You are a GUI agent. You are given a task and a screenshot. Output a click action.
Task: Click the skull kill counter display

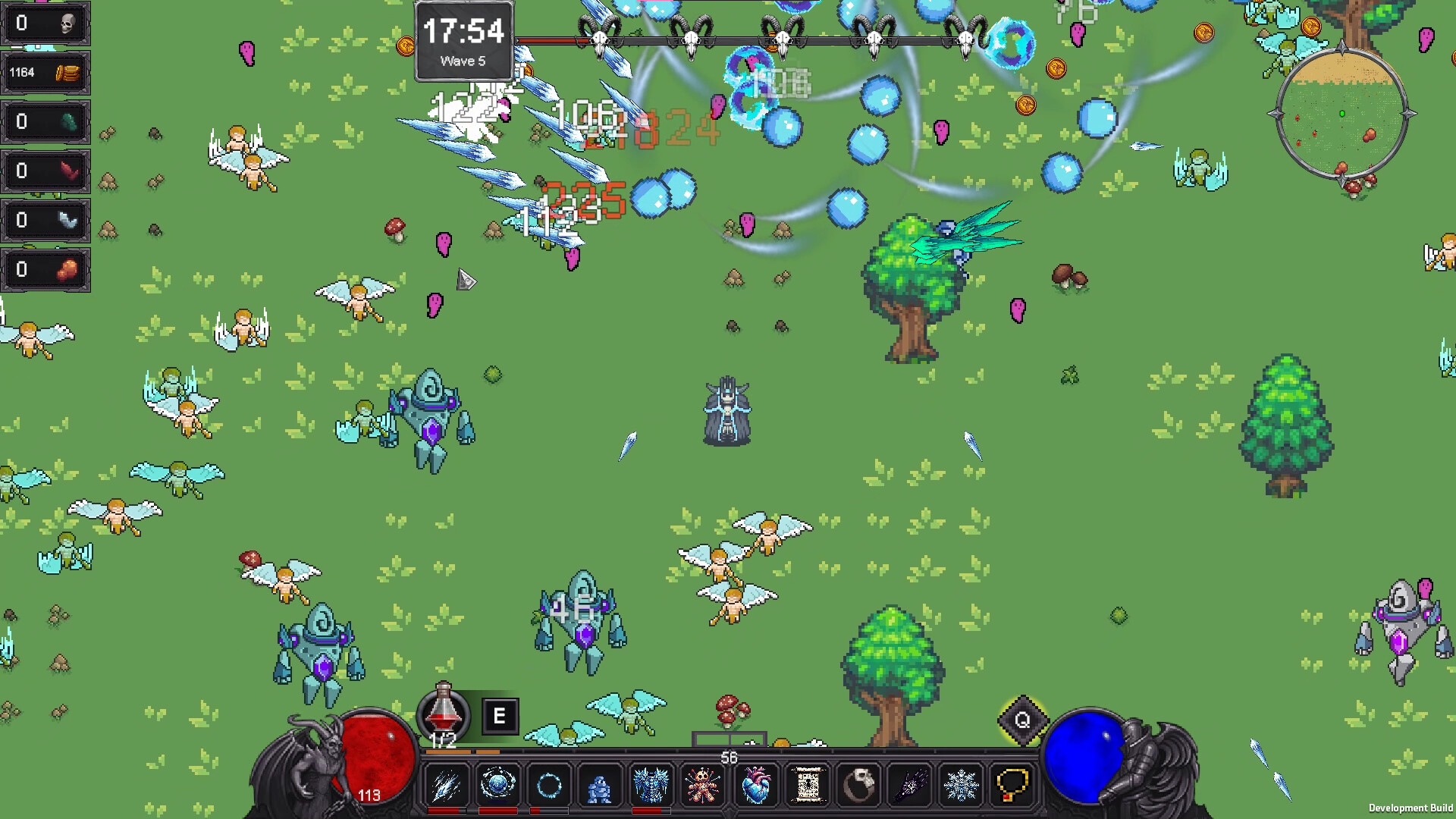pyautogui.click(x=45, y=23)
